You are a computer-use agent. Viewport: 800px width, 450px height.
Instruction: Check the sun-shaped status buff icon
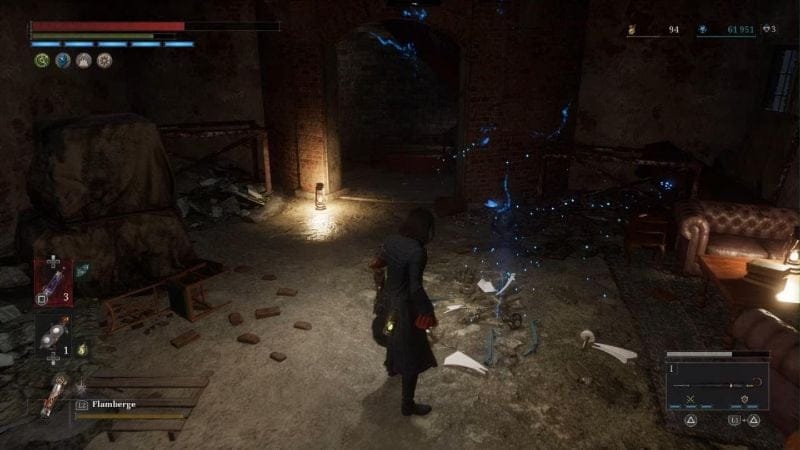click(105, 60)
